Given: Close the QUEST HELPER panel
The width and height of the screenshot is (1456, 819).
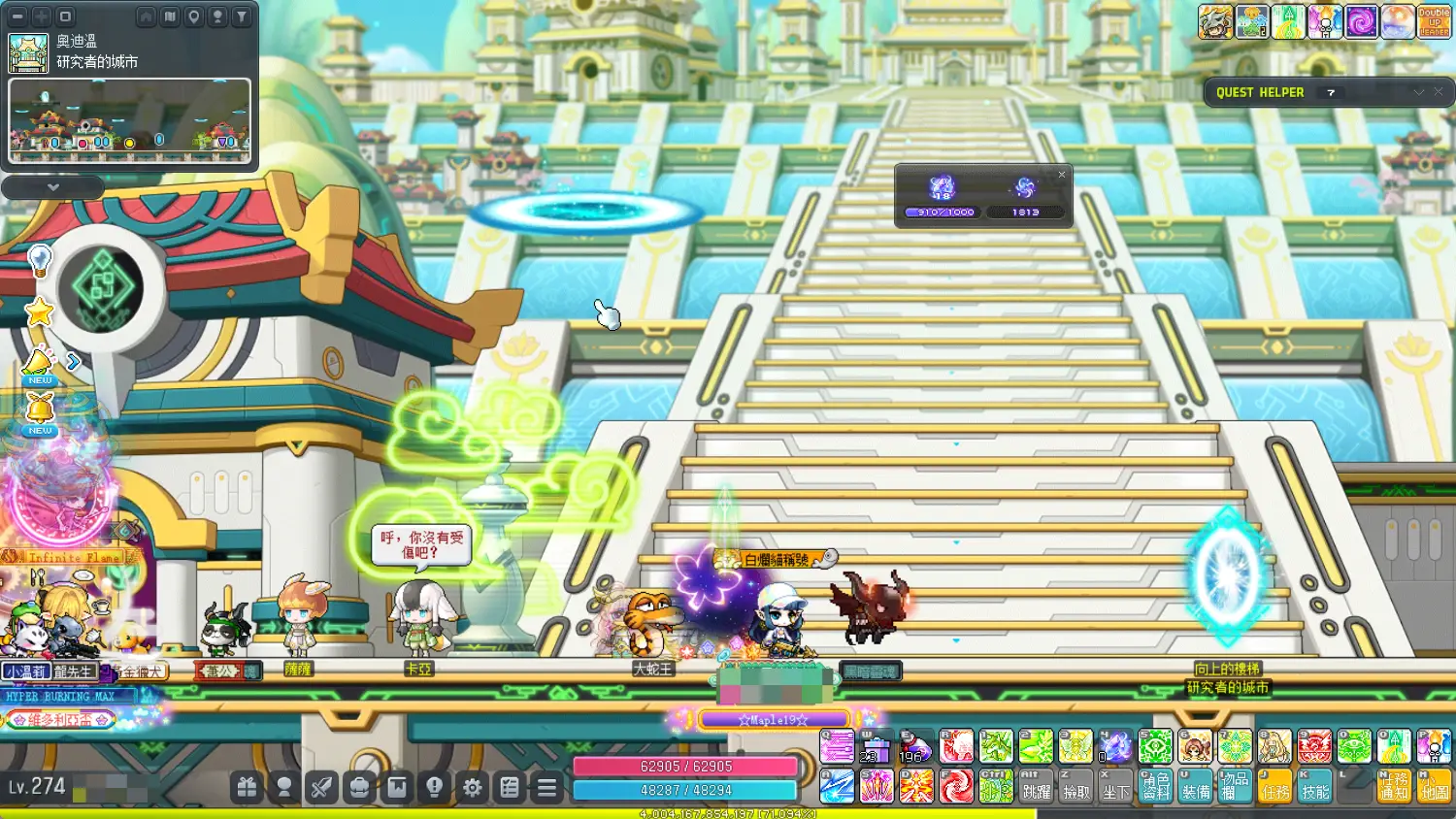Looking at the screenshot, I should (x=1439, y=92).
